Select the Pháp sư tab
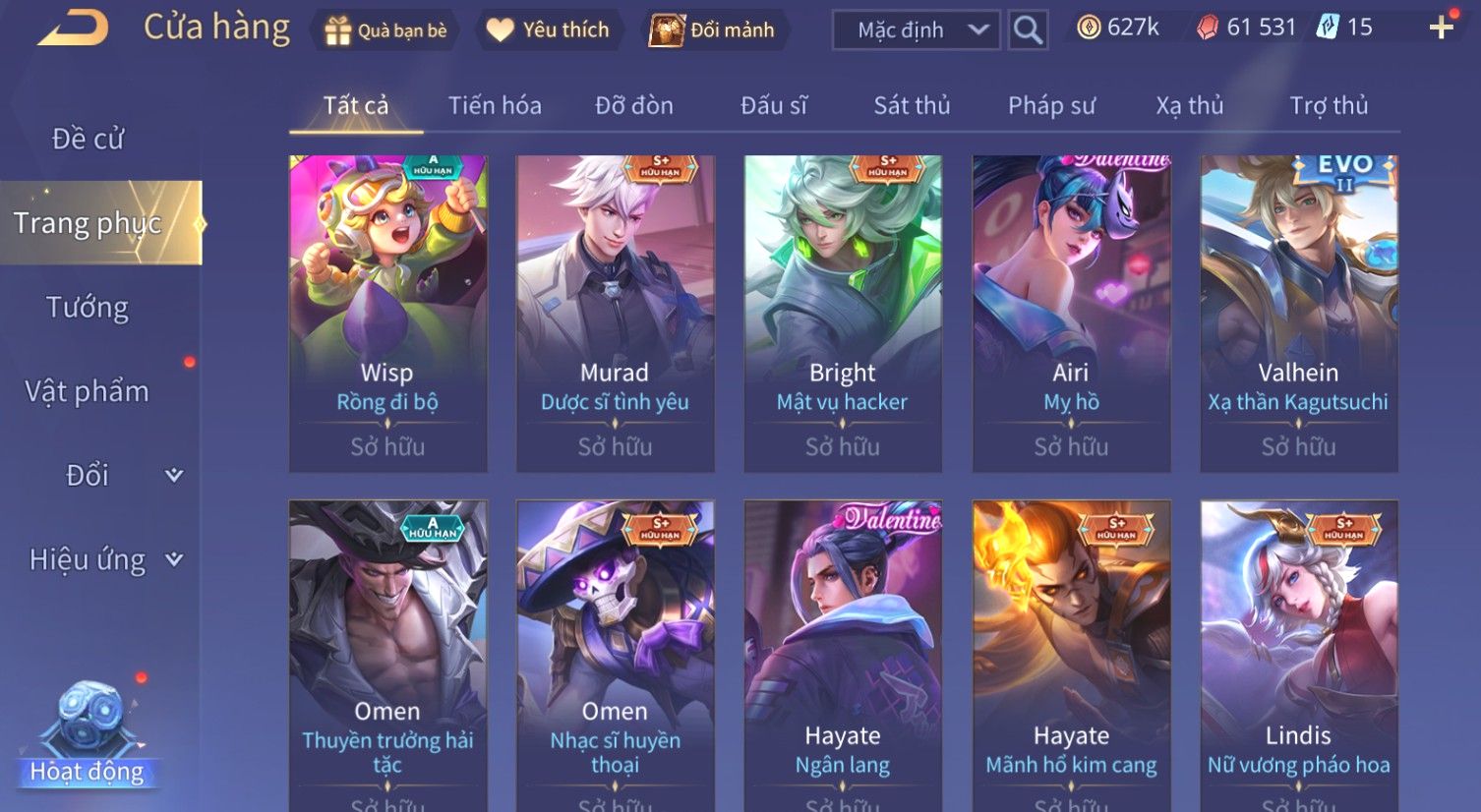Image resolution: width=1481 pixels, height=812 pixels. click(1051, 105)
